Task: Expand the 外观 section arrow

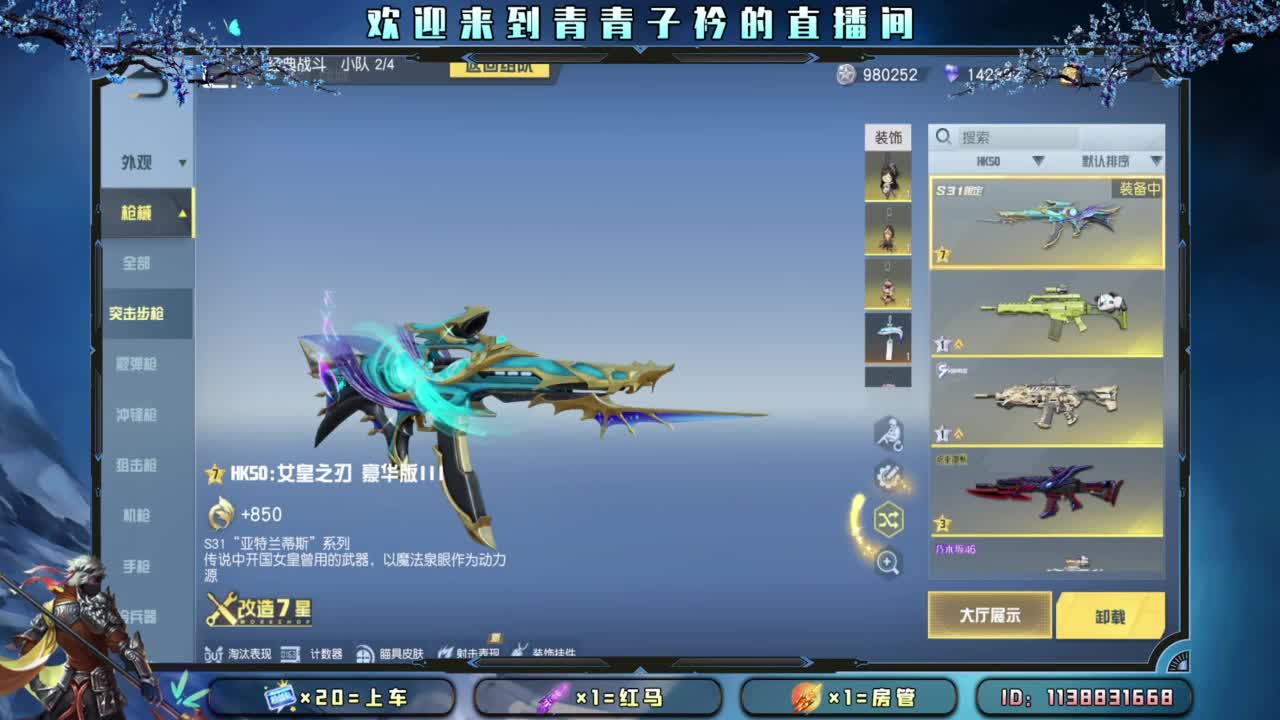Action: (x=180, y=163)
